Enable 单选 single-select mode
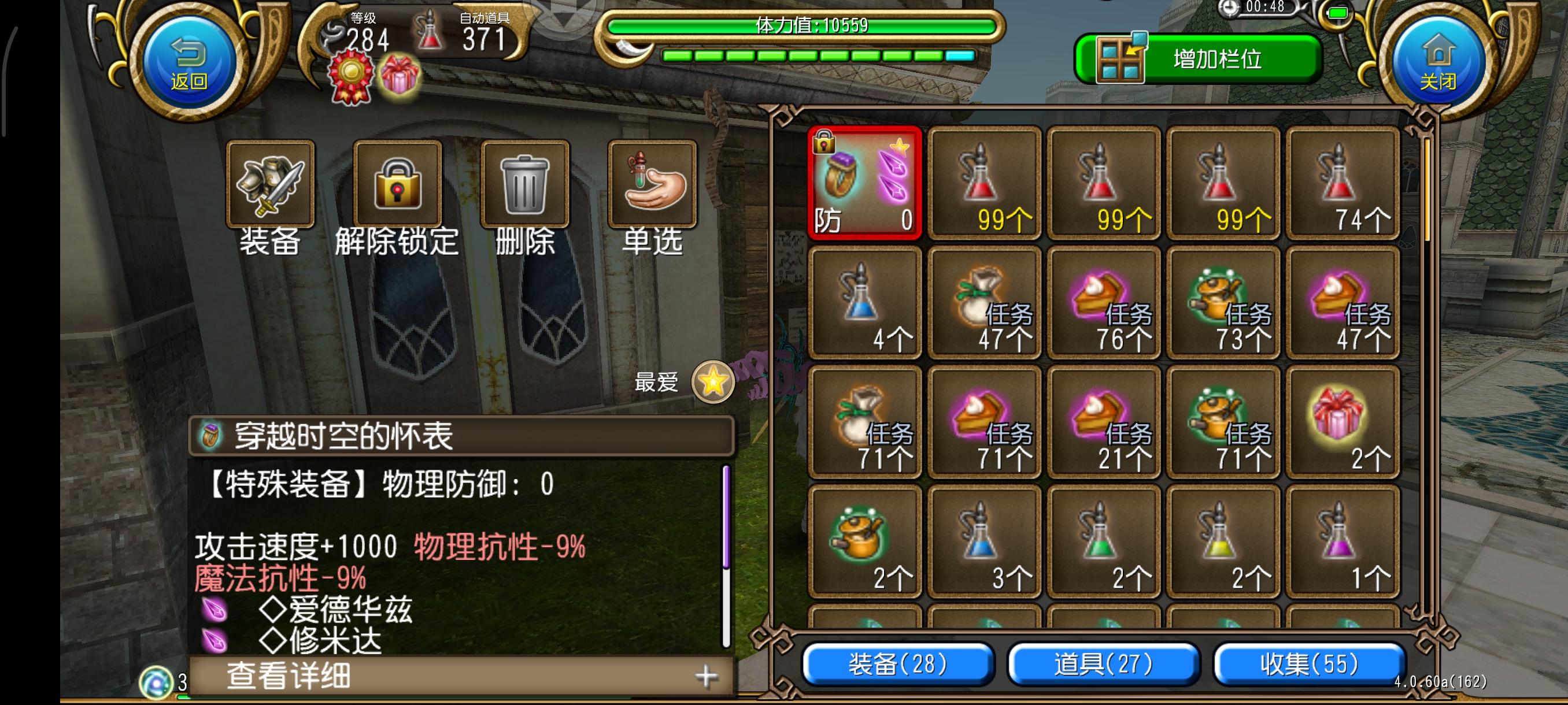 coord(651,184)
